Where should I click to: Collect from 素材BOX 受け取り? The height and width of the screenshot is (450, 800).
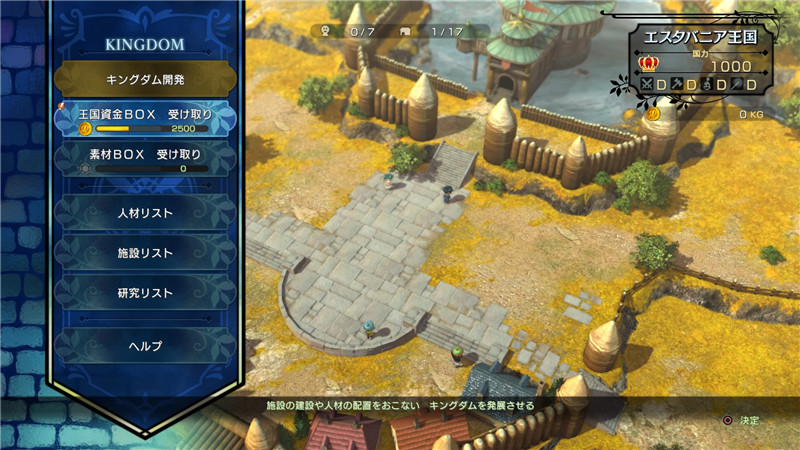[x=145, y=160]
